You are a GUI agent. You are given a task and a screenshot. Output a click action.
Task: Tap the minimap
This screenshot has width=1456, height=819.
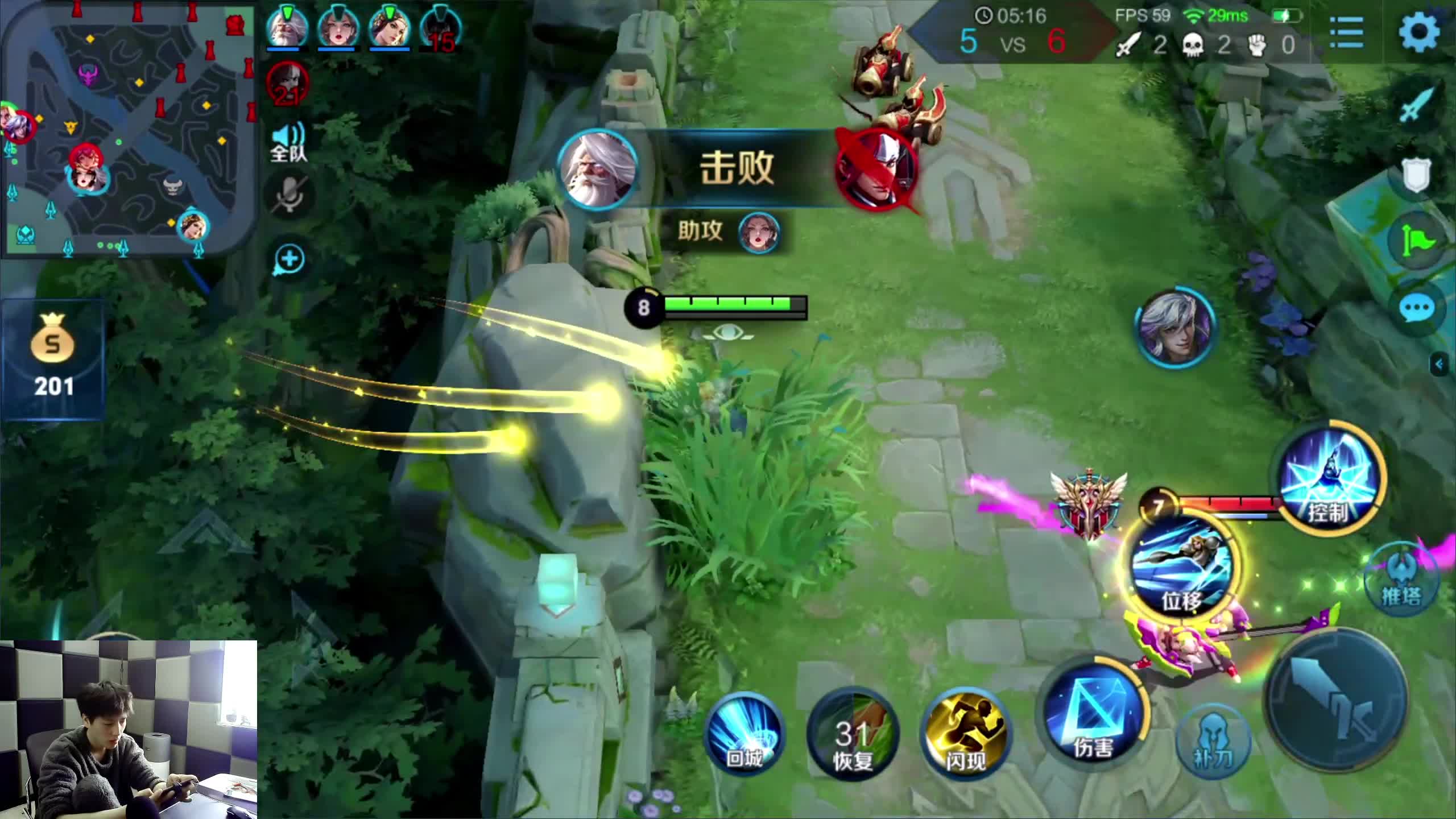point(128,130)
